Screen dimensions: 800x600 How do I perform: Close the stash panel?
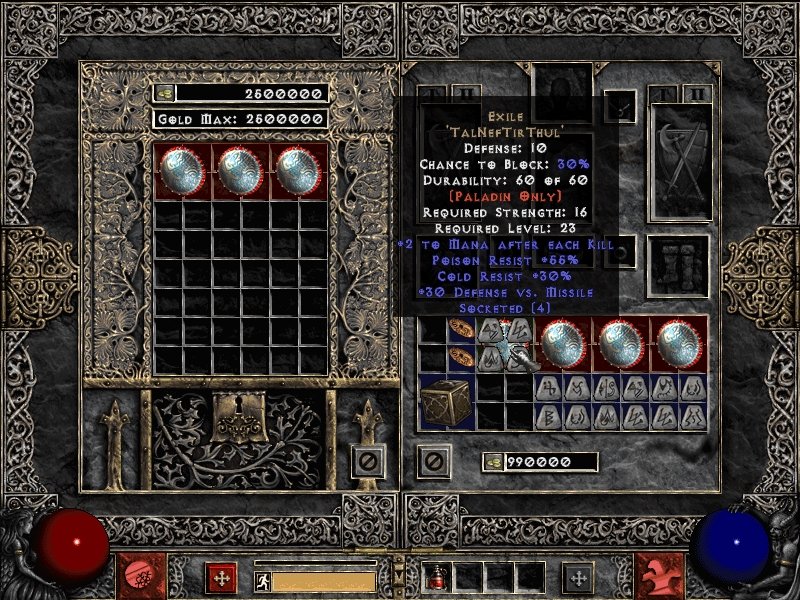point(366,461)
